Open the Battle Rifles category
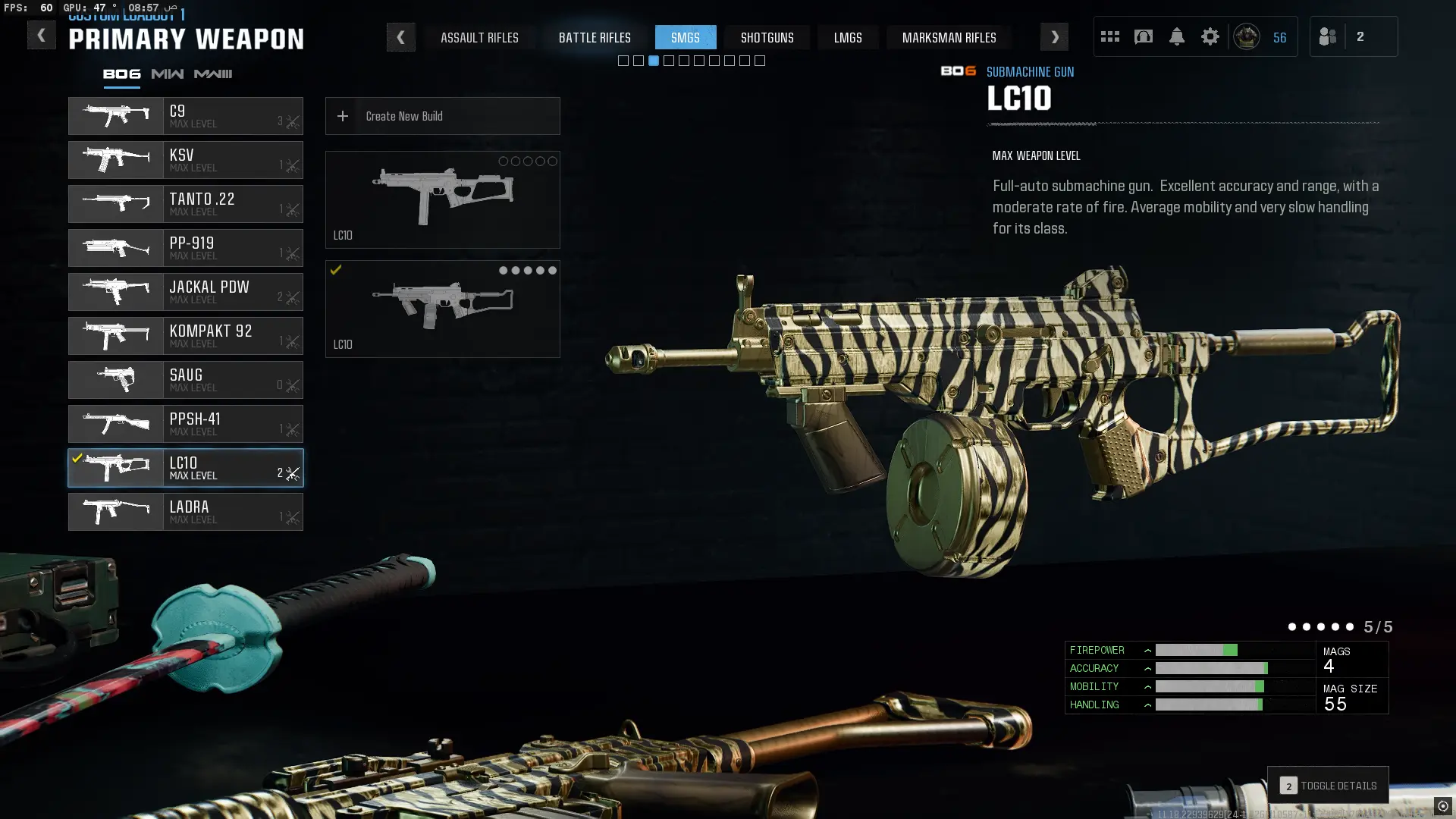This screenshot has width=1456, height=819. tap(595, 37)
